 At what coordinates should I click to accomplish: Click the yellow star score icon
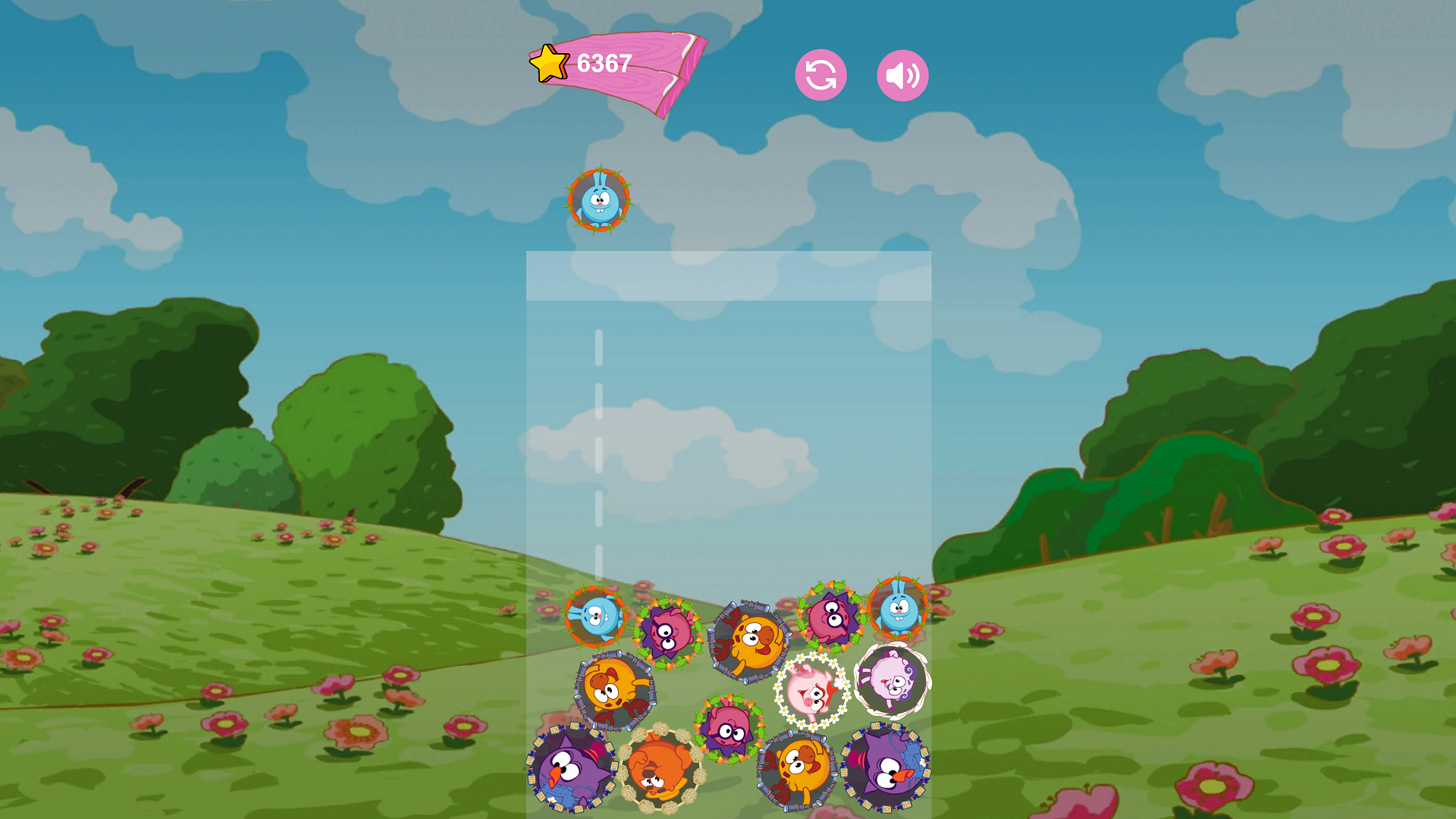(549, 62)
